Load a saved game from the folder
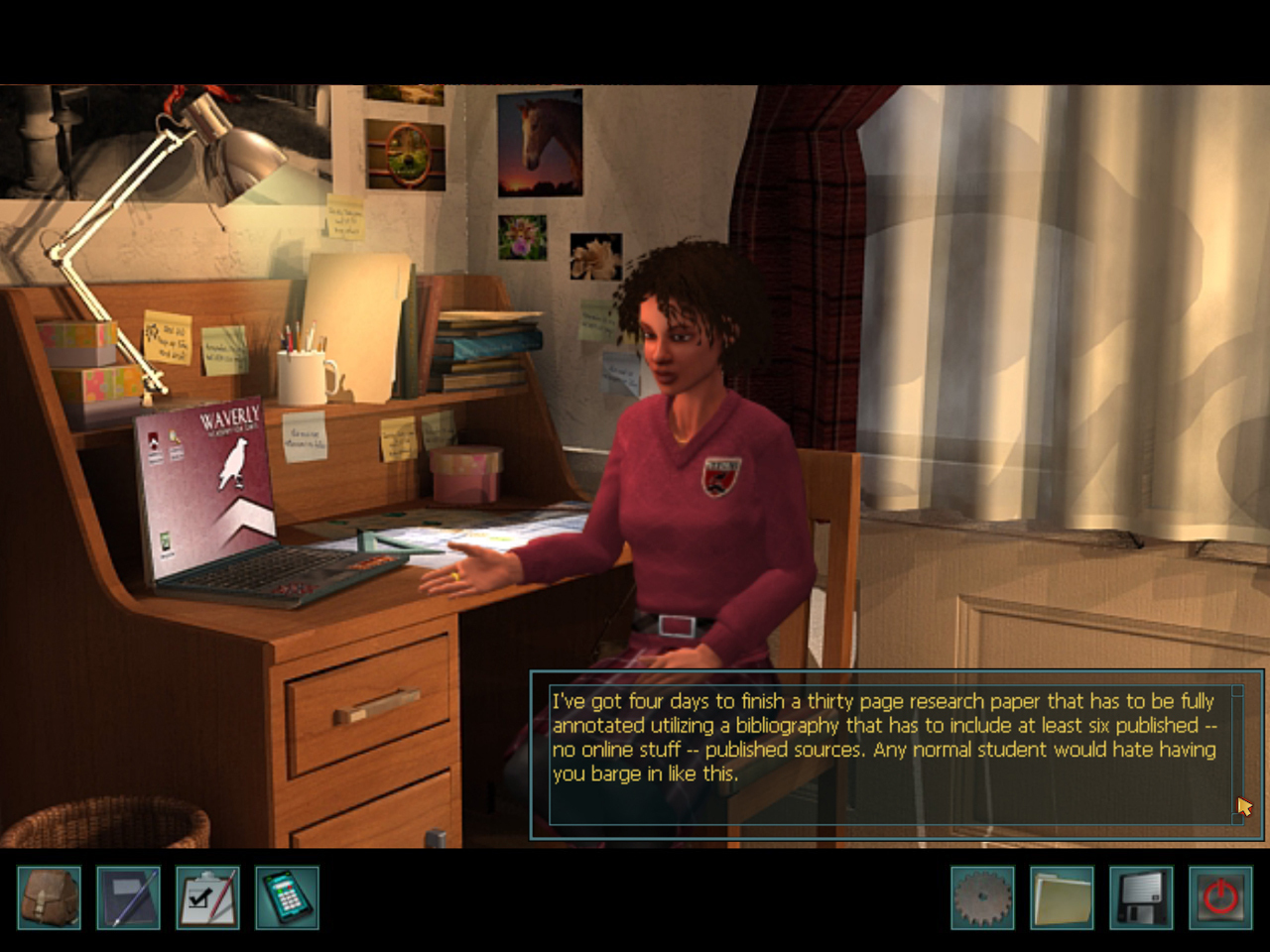This screenshot has height=952, width=1270. point(1060,897)
